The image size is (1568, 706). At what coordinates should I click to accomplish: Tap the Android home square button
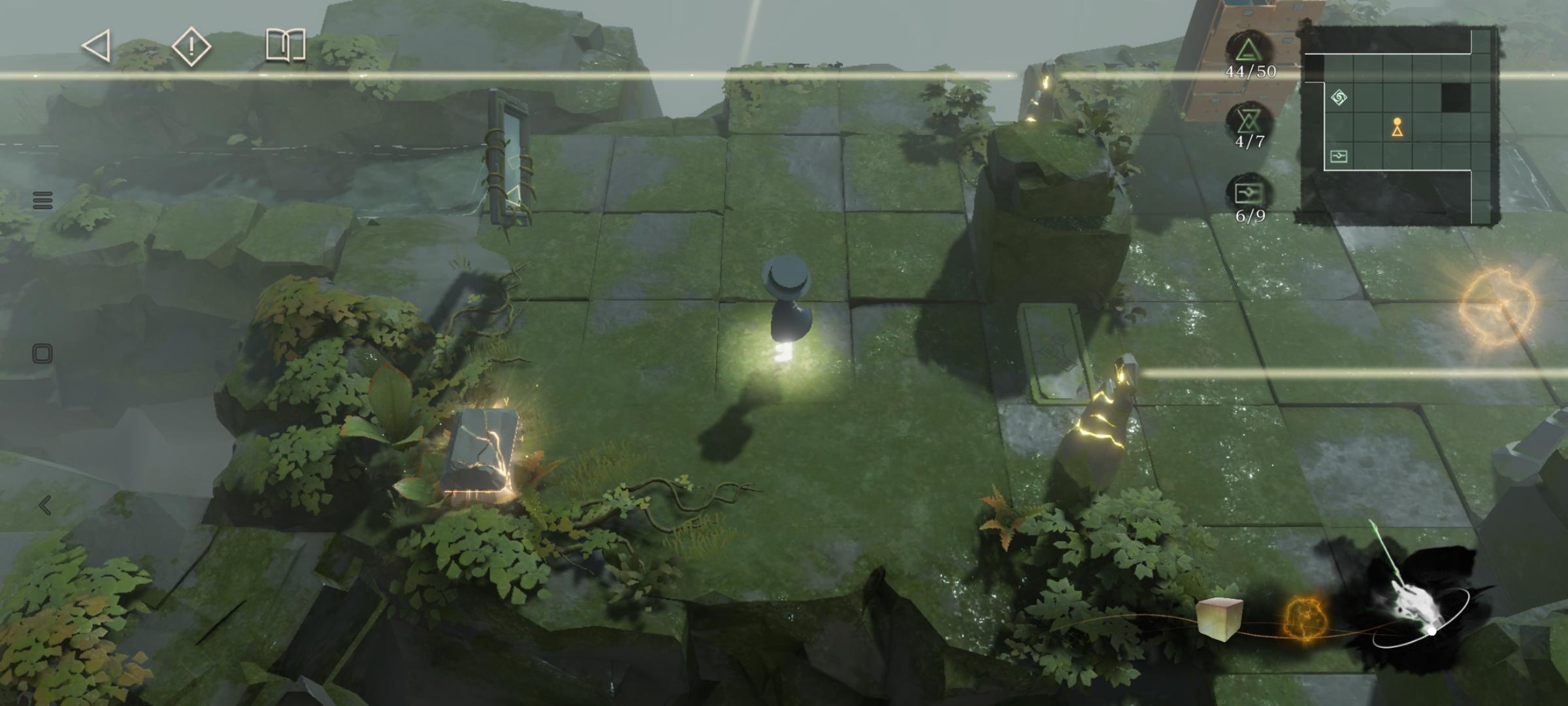(x=42, y=354)
